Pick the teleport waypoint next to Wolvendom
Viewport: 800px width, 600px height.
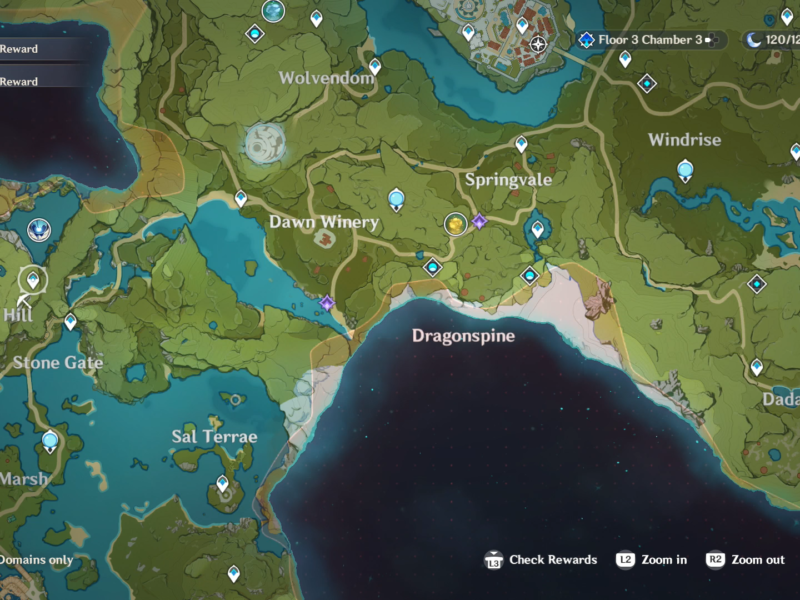pyautogui.click(x=375, y=67)
